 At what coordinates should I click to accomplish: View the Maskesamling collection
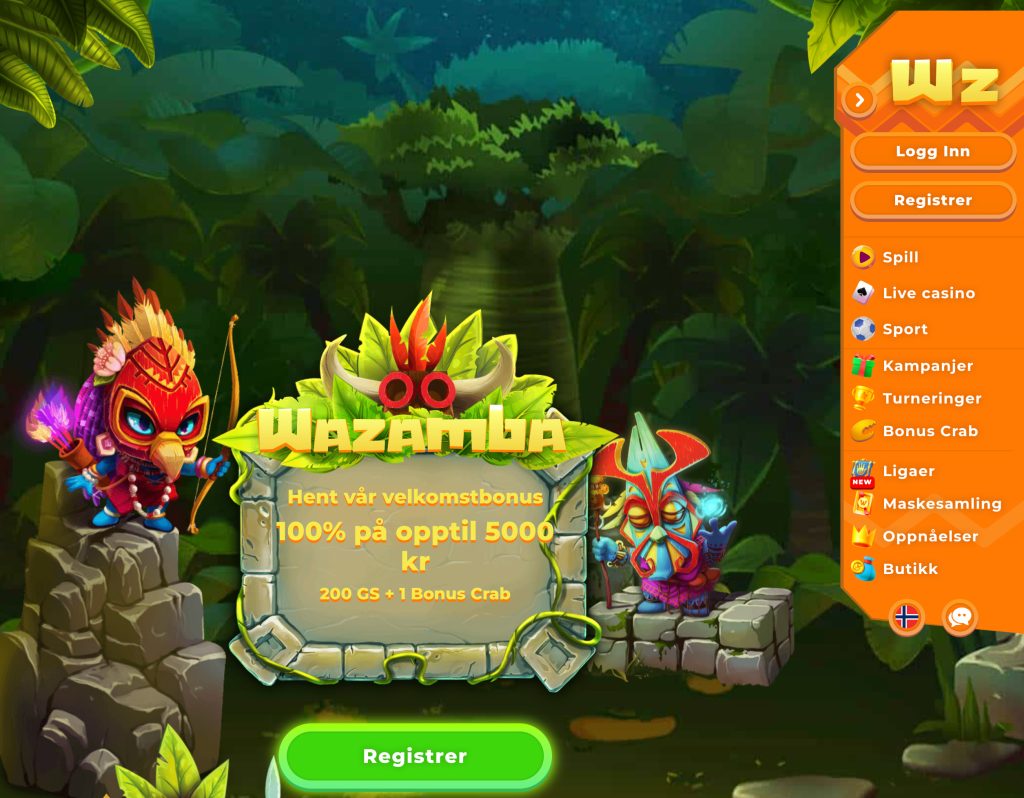(x=941, y=504)
